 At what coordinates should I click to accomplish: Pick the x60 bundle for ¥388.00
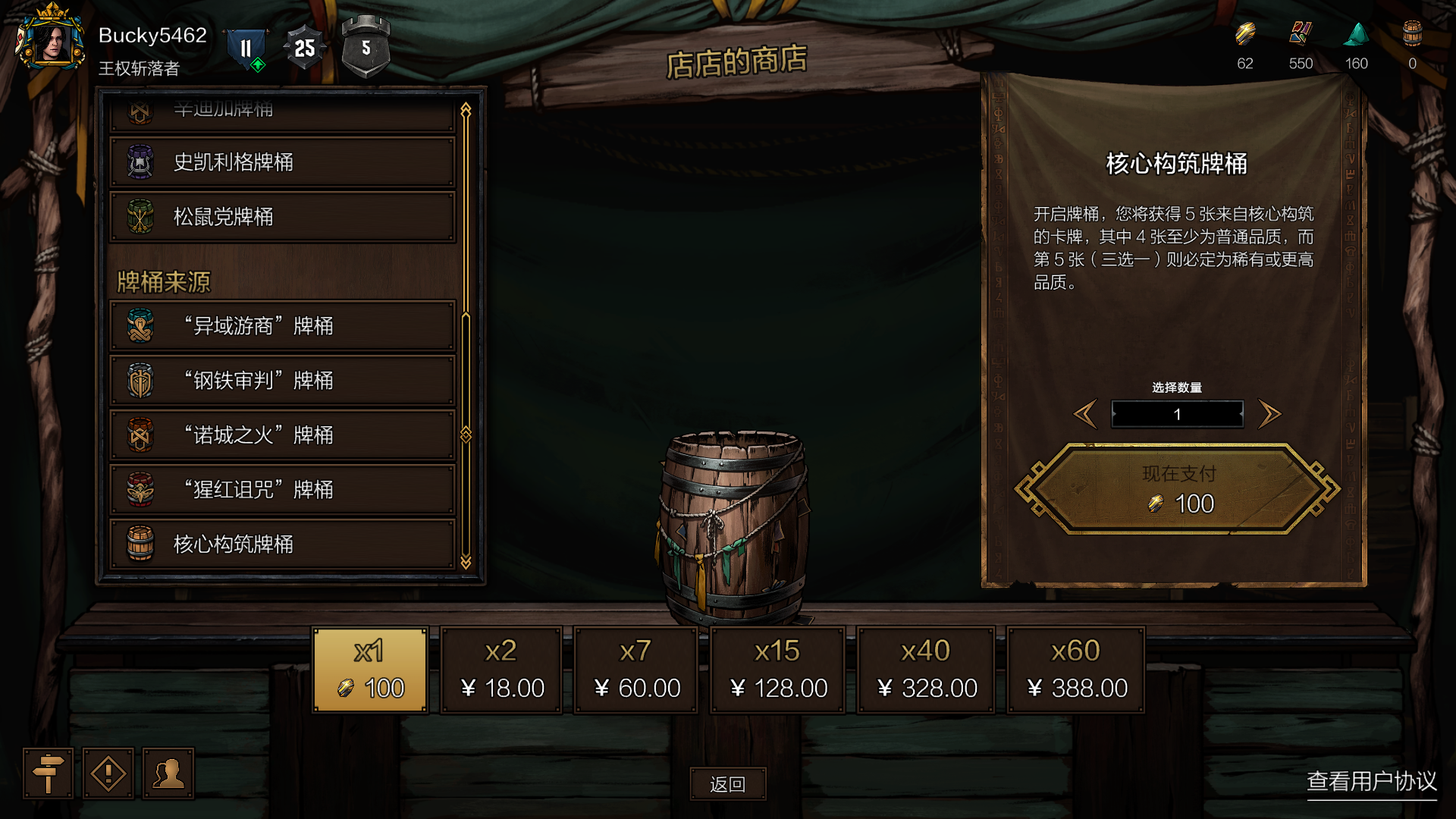[1075, 670]
